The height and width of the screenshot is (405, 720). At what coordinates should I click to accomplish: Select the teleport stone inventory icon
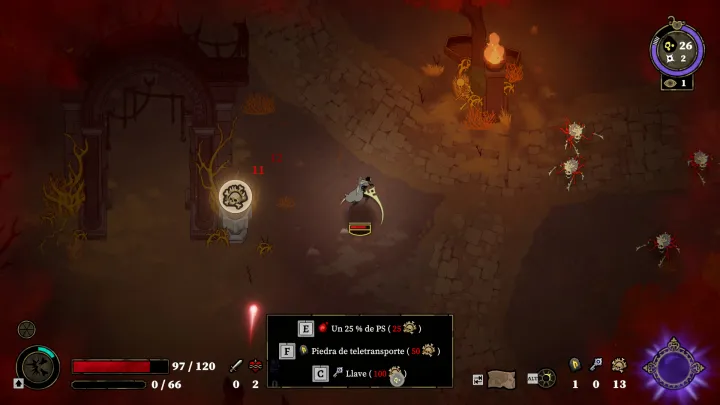pyautogui.click(x=575, y=366)
